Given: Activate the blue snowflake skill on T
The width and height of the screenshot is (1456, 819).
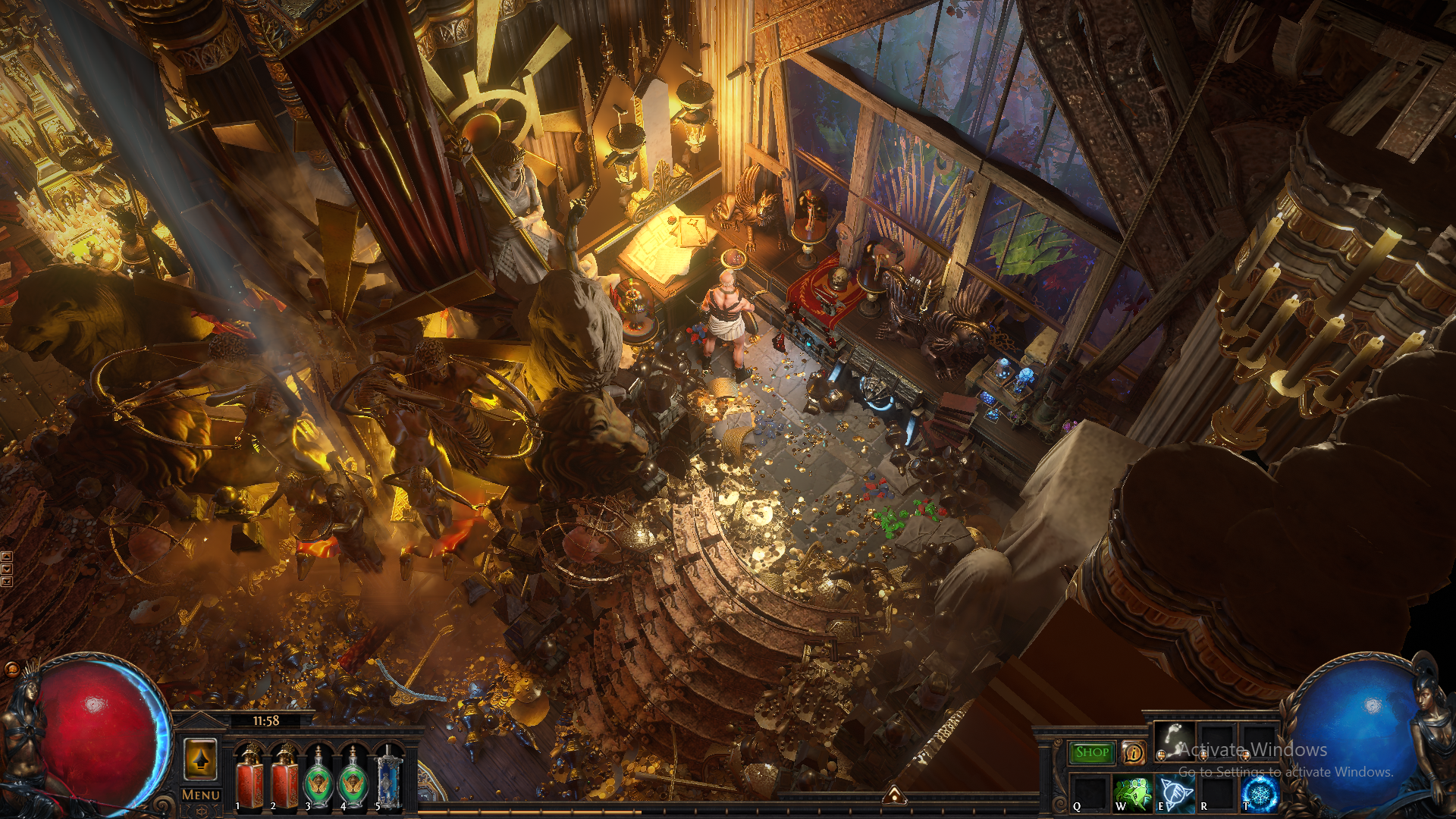Looking at the screenshot, I should [x=1260, y=793].
